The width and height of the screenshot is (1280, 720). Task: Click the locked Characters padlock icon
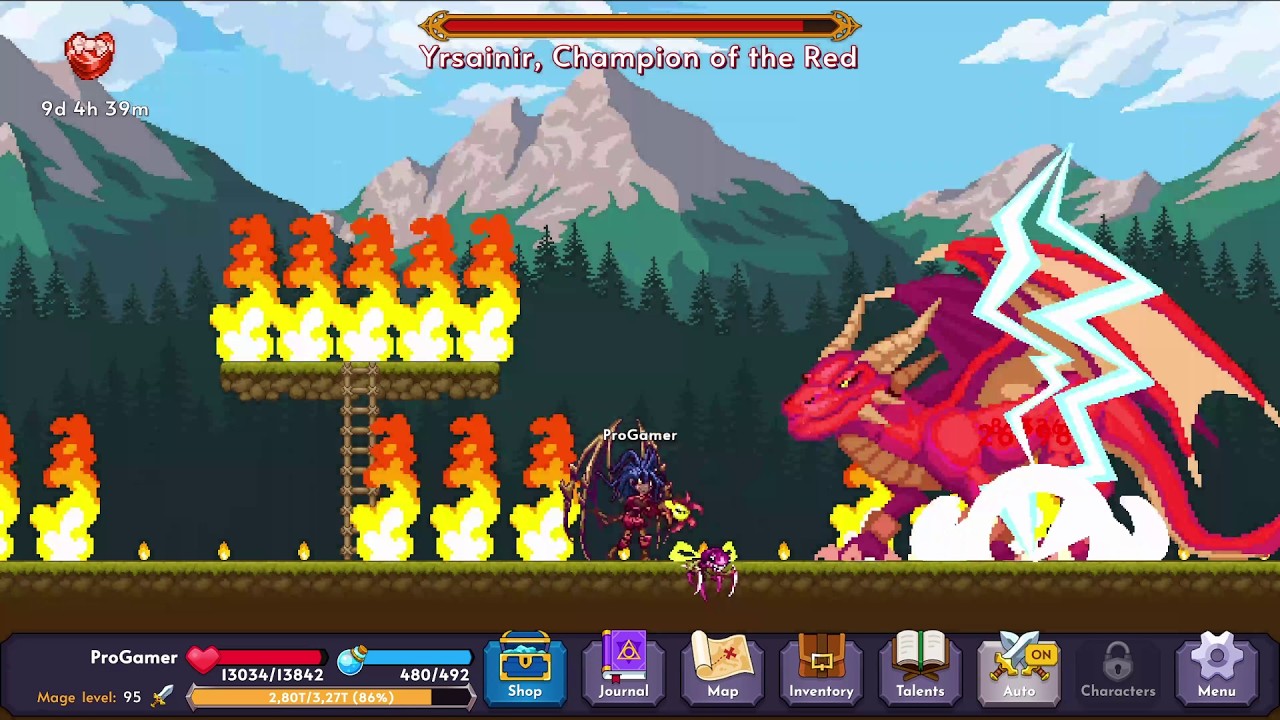(x=1117, y=660)
